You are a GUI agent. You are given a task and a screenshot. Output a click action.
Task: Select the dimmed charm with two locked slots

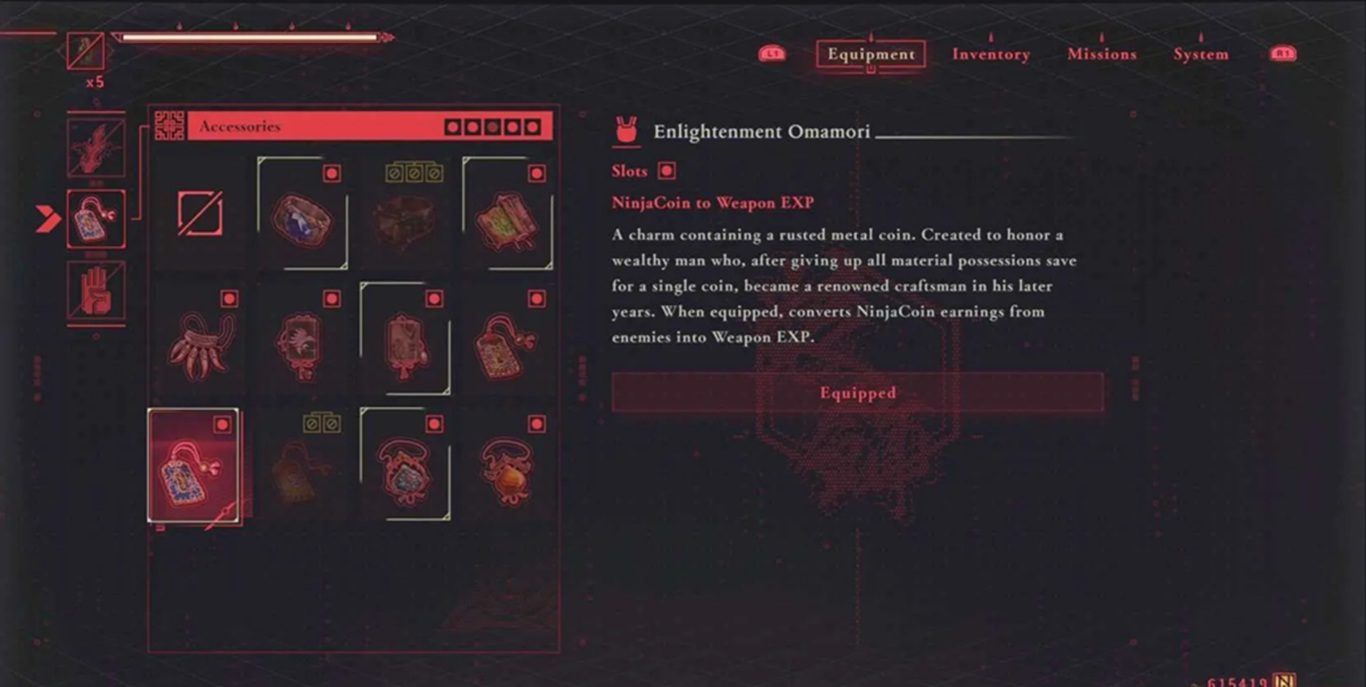pyautogui.click(x=301, y=466)
